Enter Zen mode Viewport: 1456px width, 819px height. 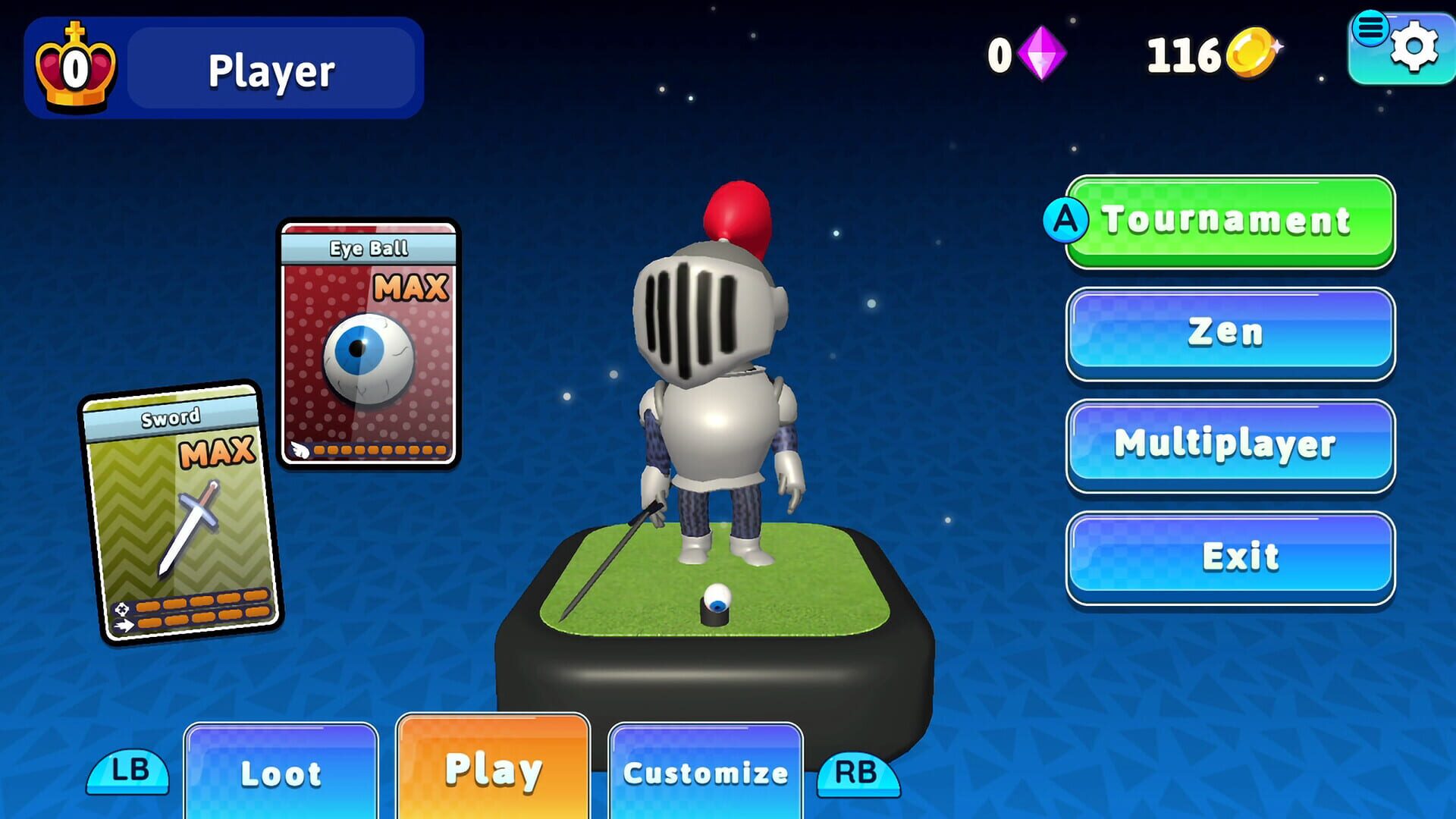click(1228, 331)
